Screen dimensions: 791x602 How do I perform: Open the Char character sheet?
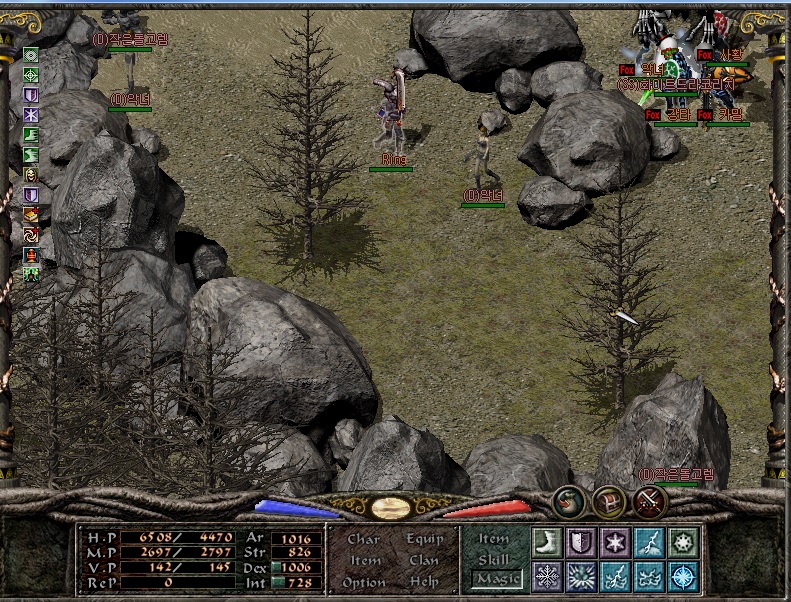[x=363, y=539]
